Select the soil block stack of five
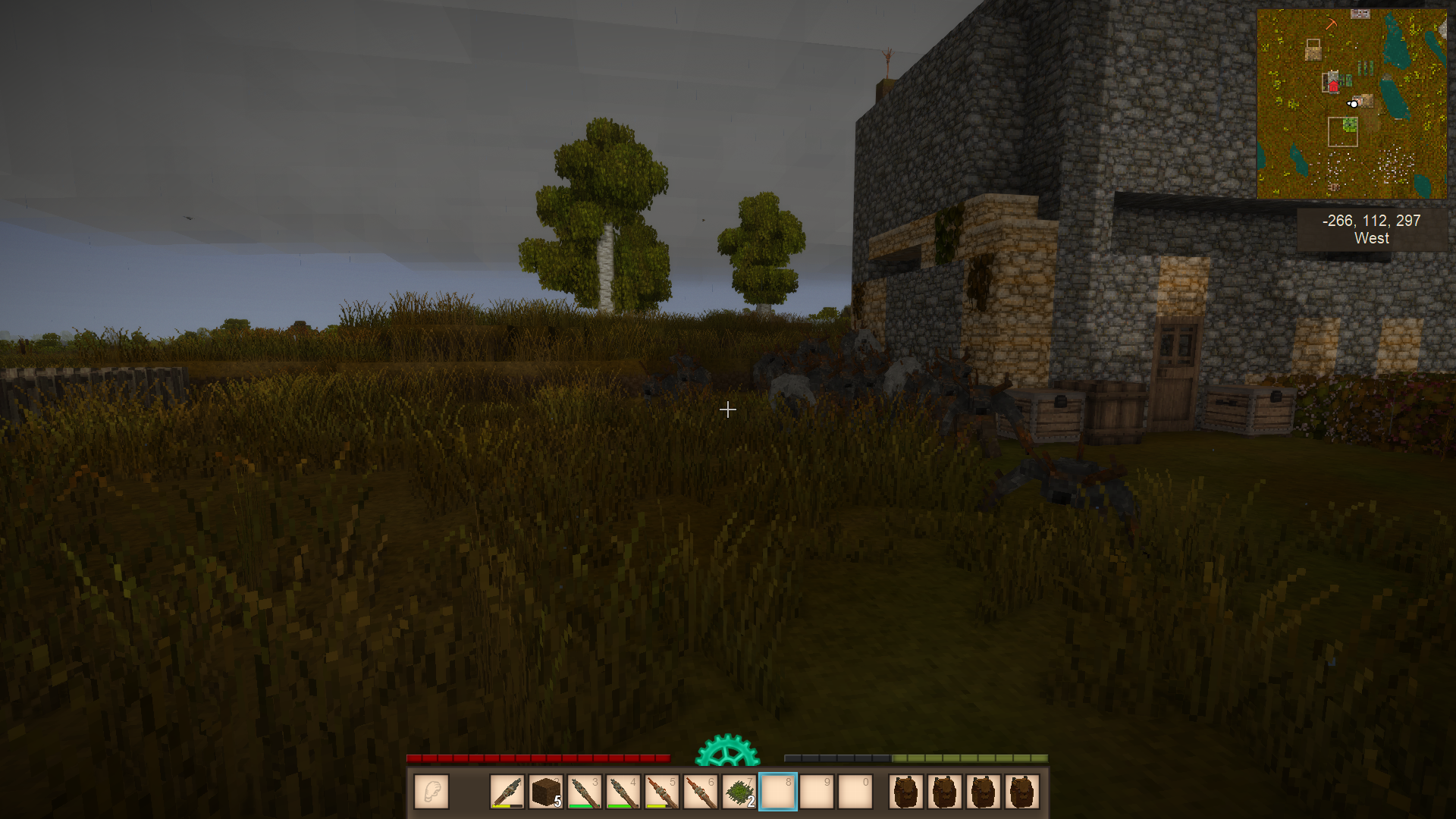This screenshot has width=1456, height=819. point(546,792)
